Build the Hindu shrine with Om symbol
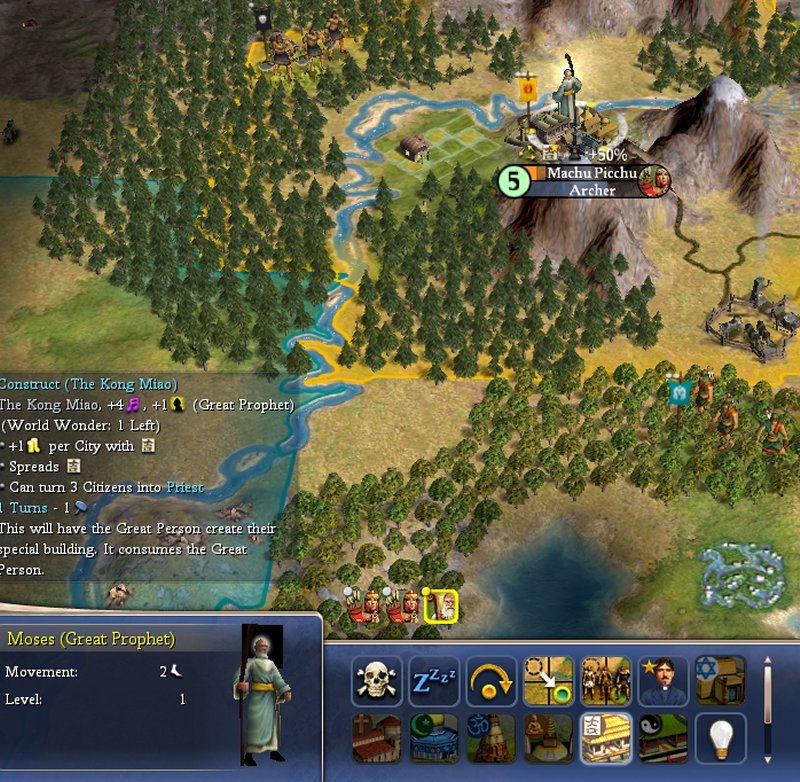The width and height of the screenshot is (800, 782). point(491,739)
